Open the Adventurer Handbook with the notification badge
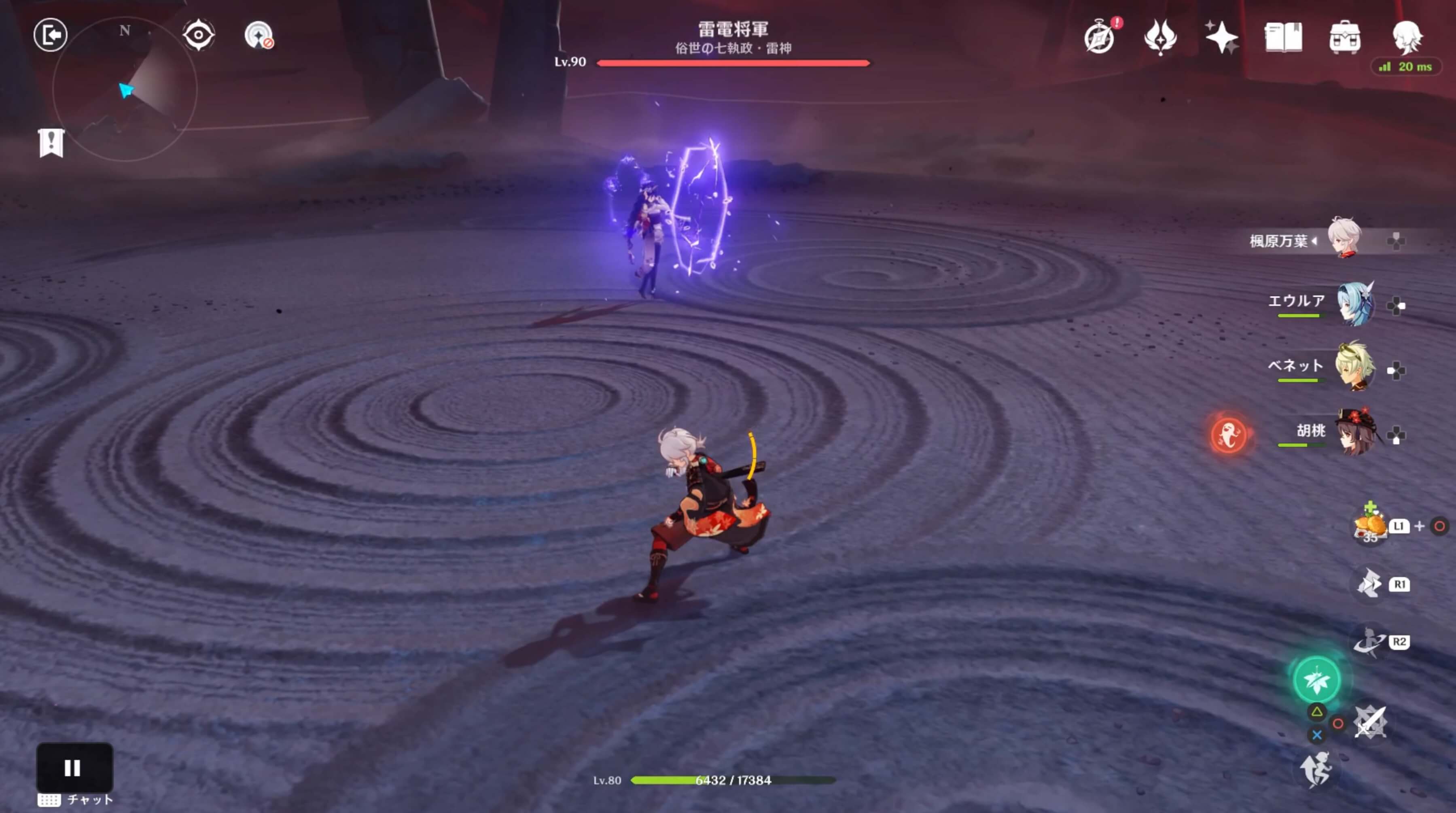 pos(1099,37)
